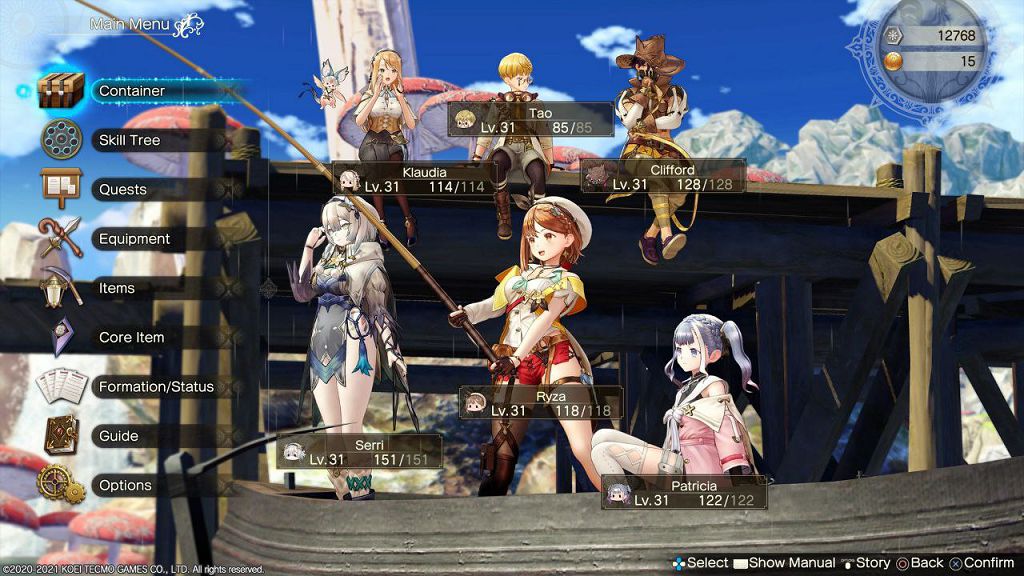The width and height of the screenshot is (1024, 576).
Task: Pick Ryza's character nameplate
Action: click(x=541, y=403)
